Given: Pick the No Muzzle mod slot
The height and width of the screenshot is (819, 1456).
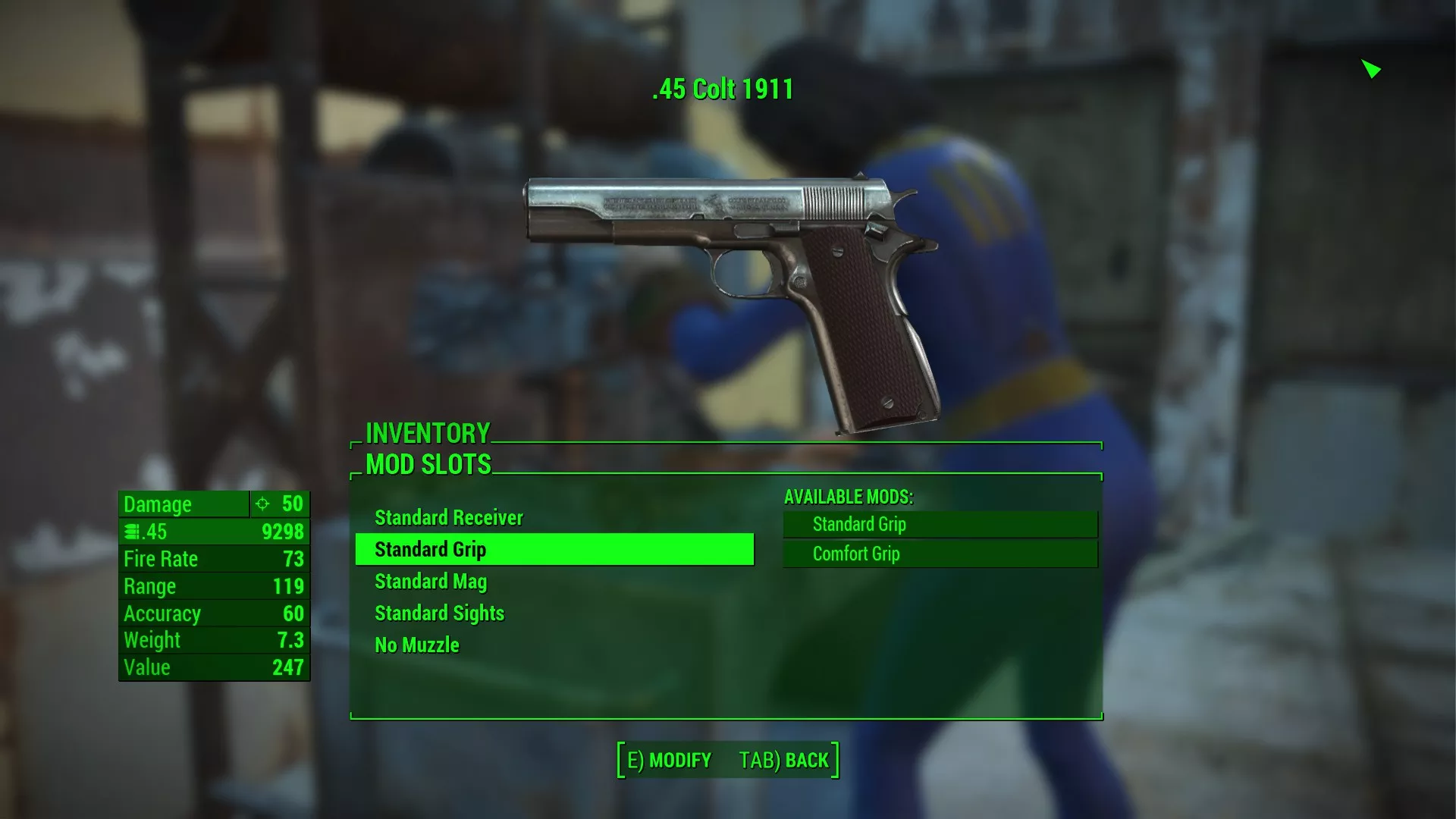Looking at the screenshot, I should pos(417,645).
